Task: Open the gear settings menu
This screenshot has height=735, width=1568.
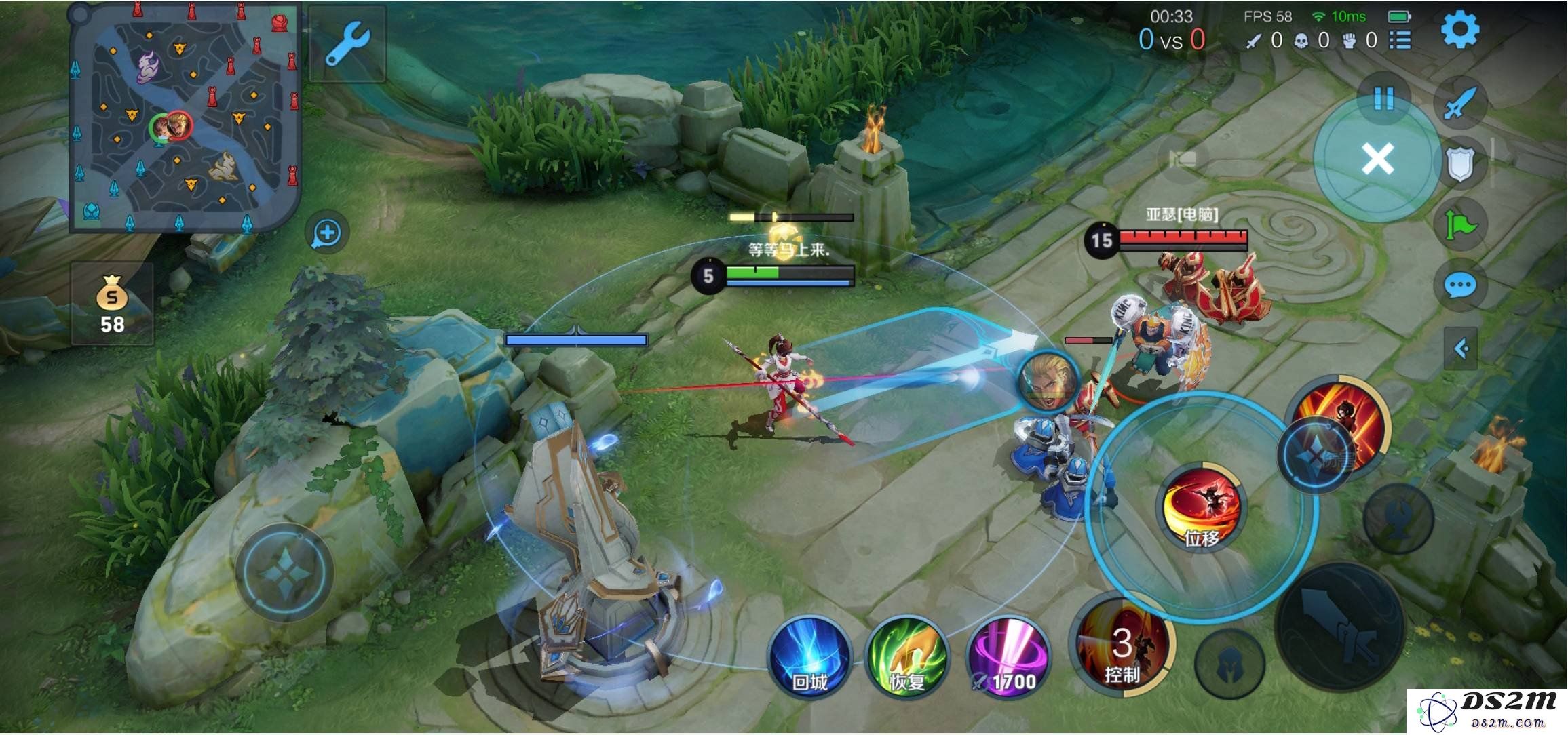Action: coord(1459,30)
